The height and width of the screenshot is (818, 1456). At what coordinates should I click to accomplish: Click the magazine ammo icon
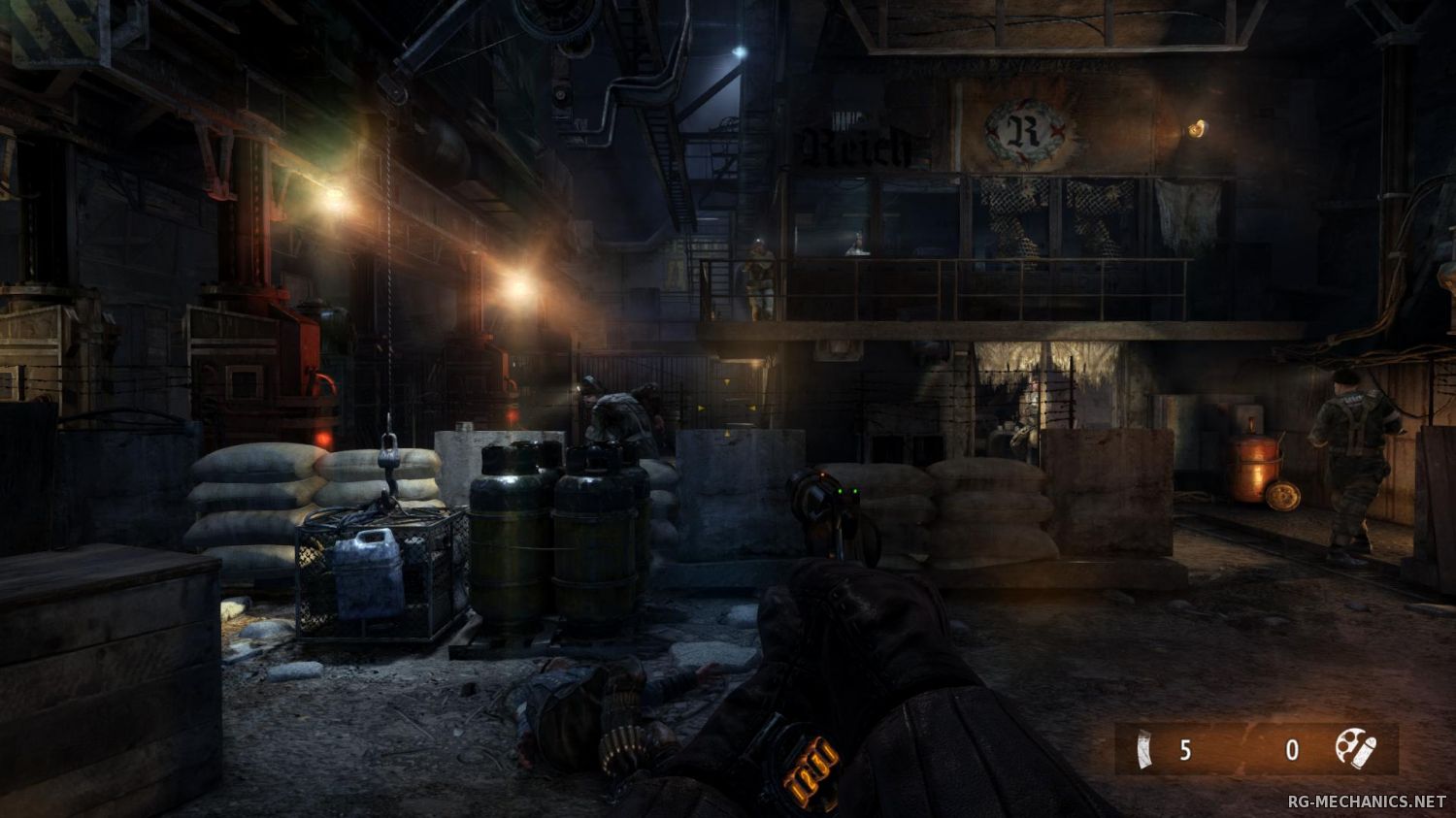(x=1147, y=749)
